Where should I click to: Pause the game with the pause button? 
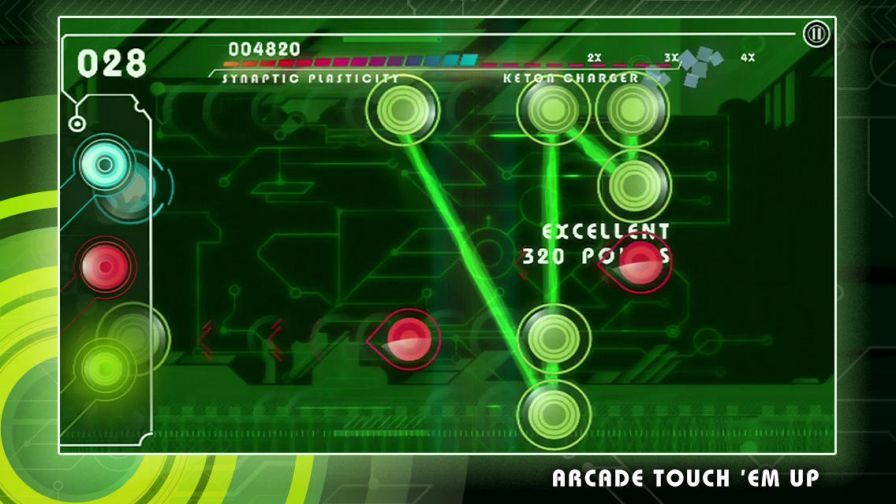[816, 34]
